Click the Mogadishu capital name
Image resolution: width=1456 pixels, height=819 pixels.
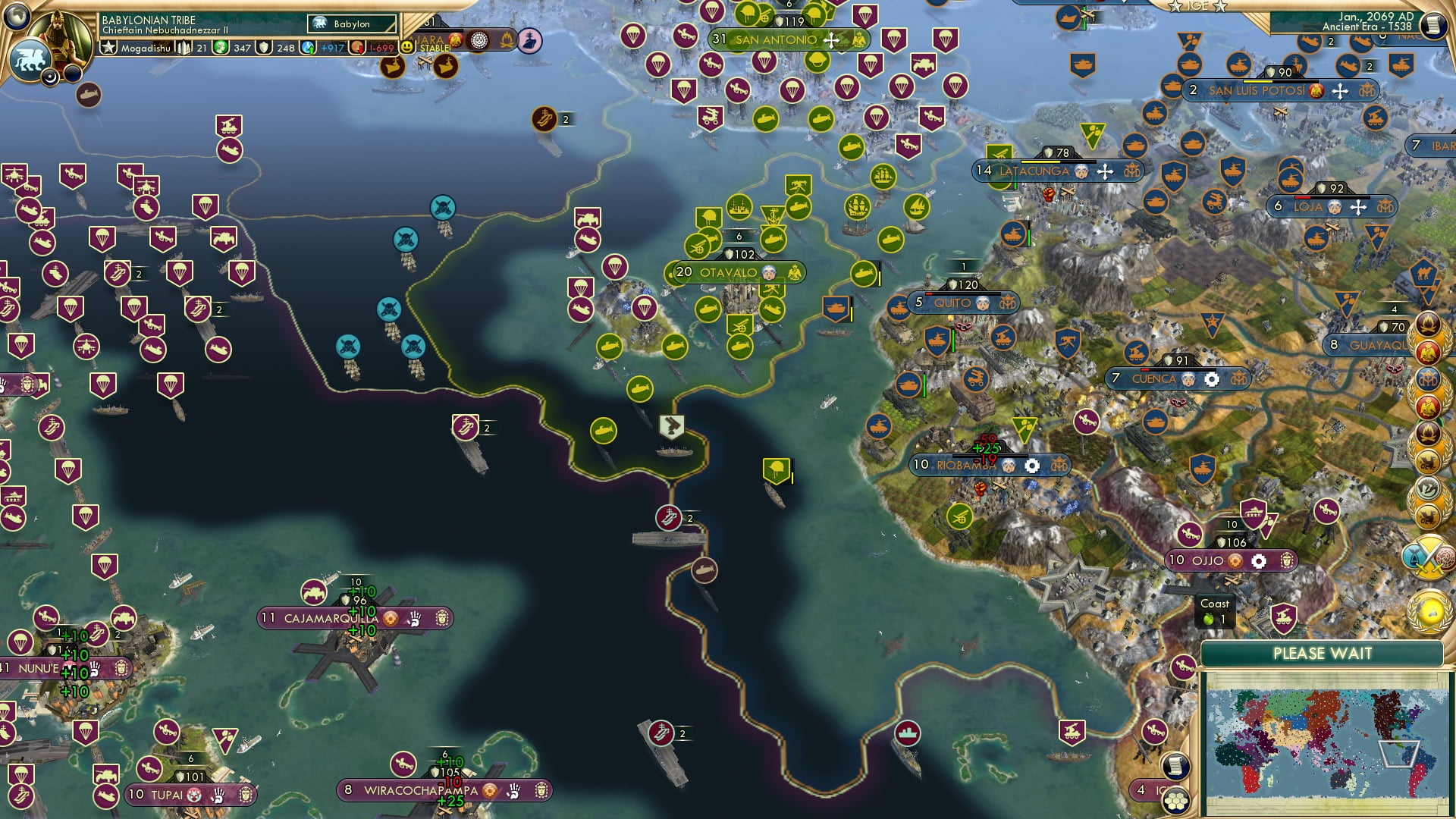pos(146,47)
